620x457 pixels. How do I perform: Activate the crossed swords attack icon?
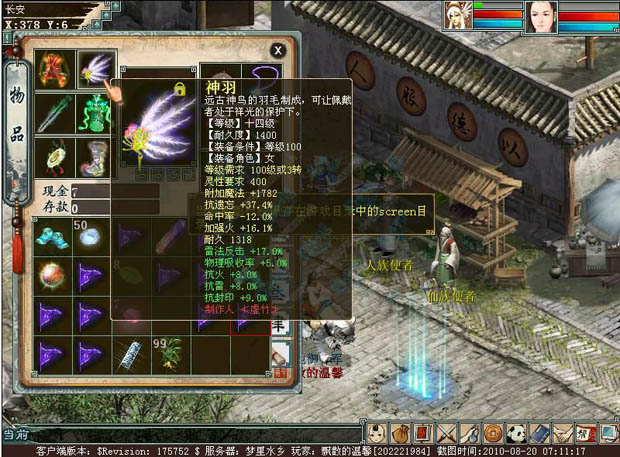(x=445, y=434)
